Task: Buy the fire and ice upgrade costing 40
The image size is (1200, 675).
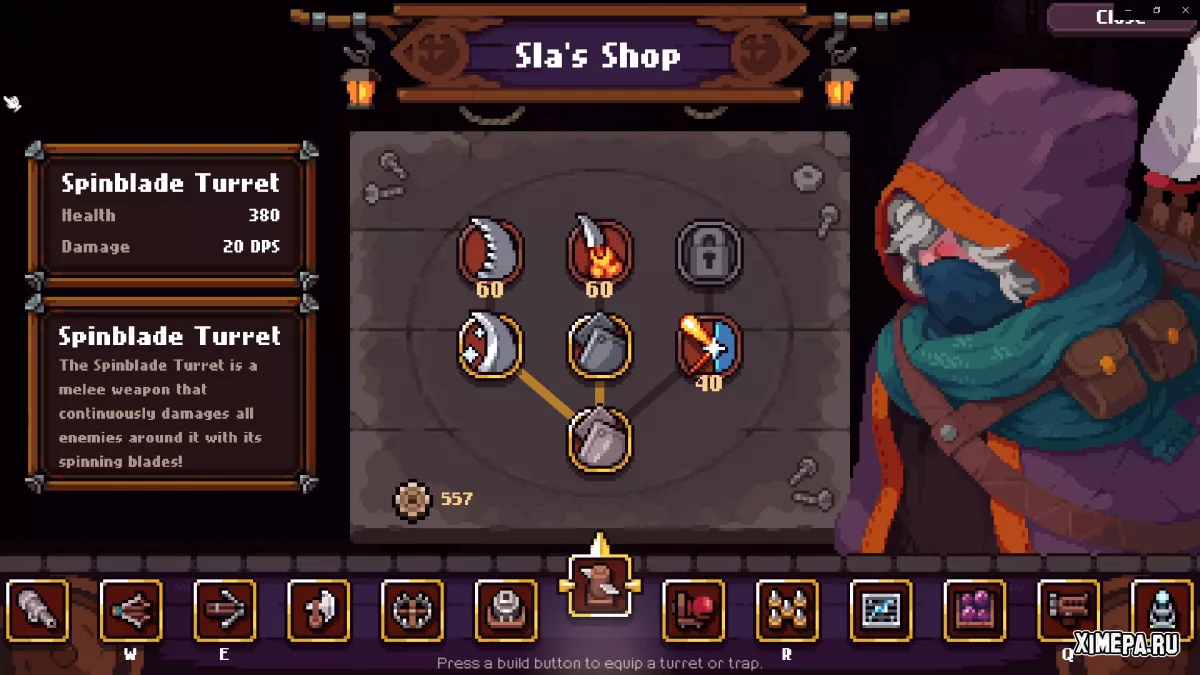Action: coord(709,346)
